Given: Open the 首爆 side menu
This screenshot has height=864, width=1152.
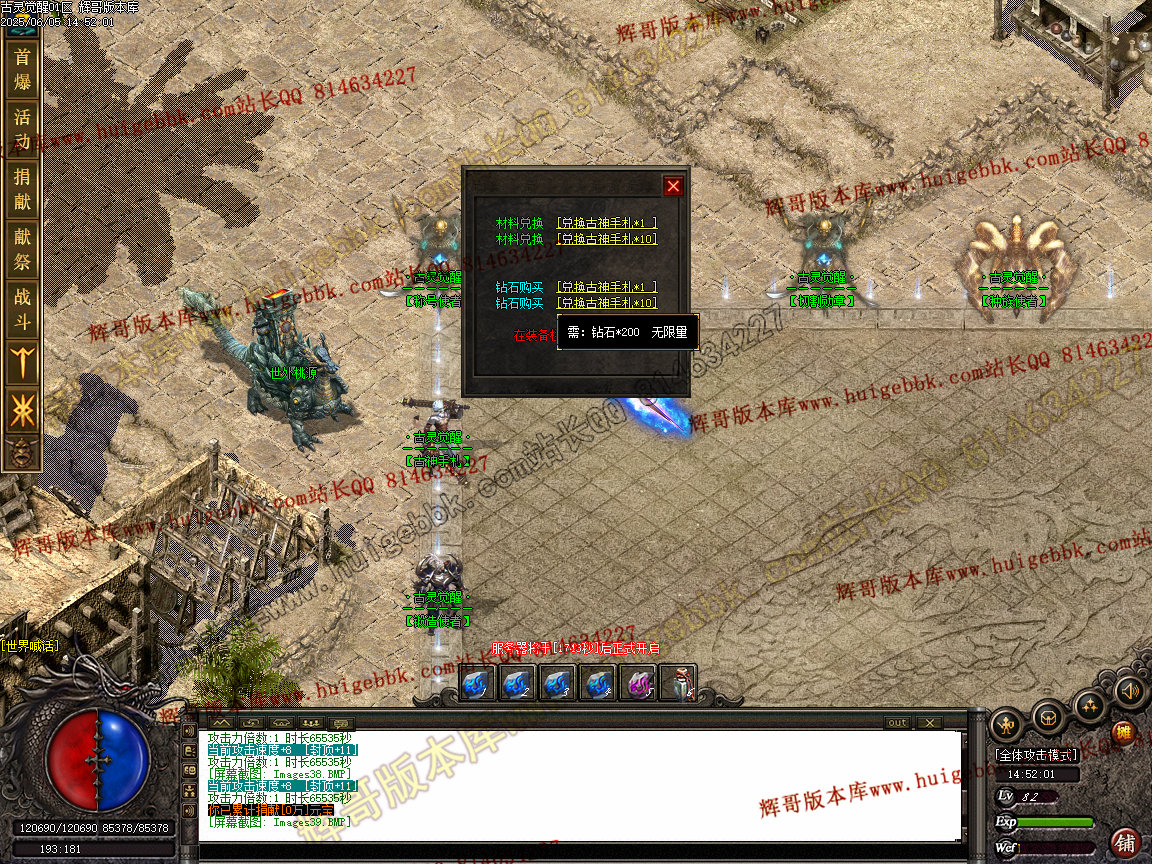Looking at the screenshot, I should (22, 70).
